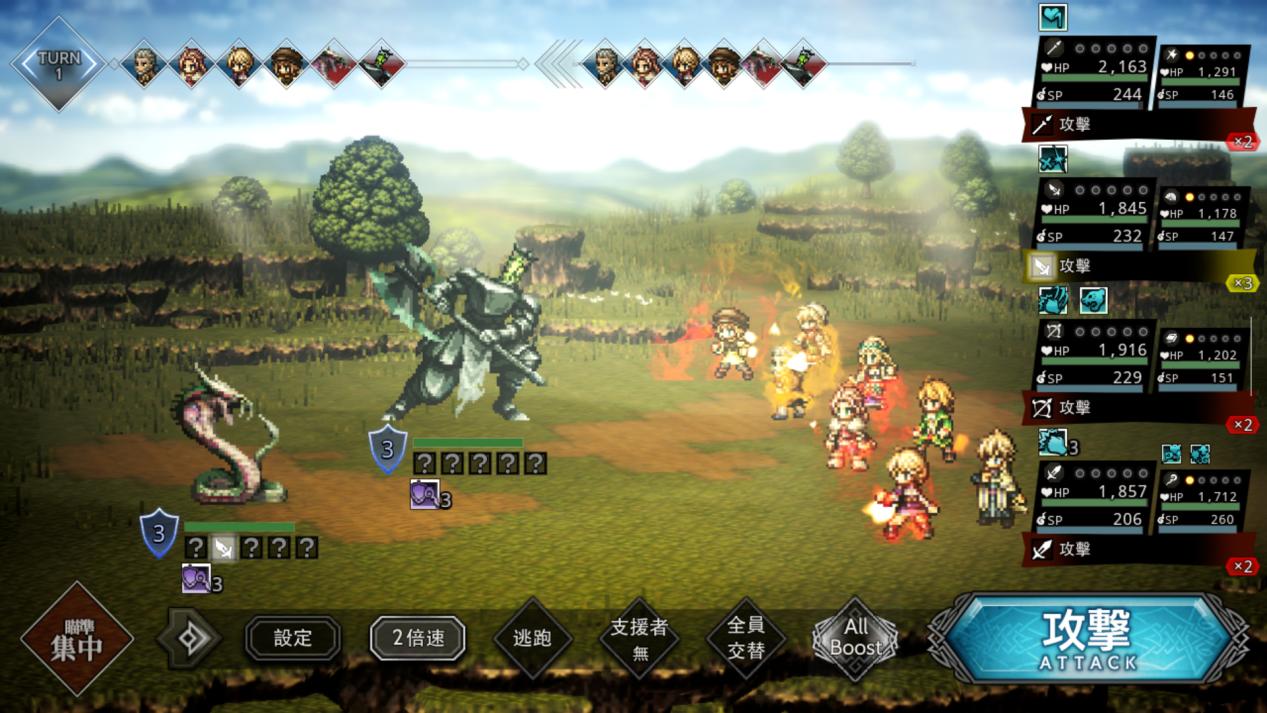The image size is (1267, 713).
Task: Toggle the 集中 focus targeting button
Action: click(x=77, y=639)
